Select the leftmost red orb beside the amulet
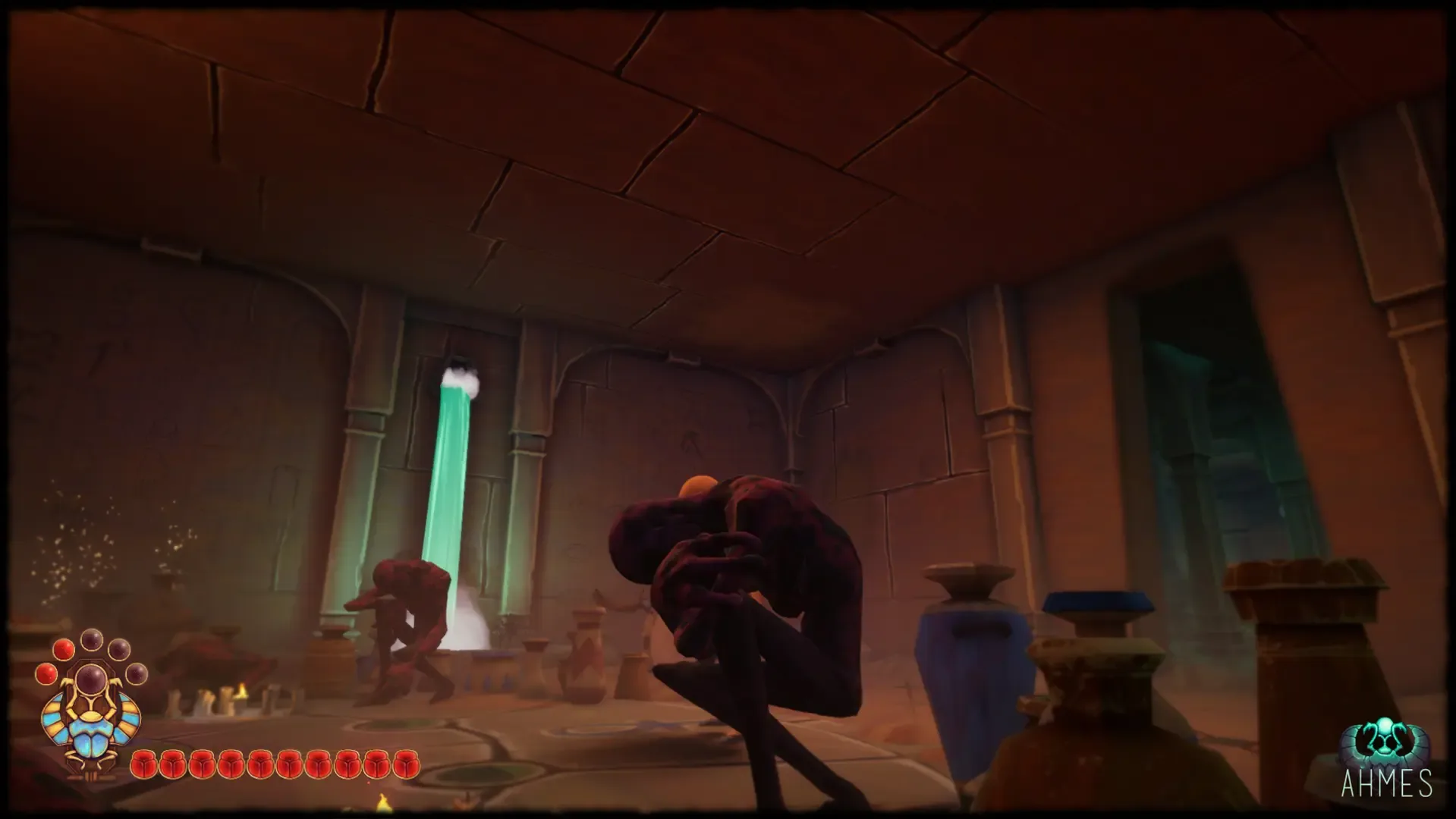 pyautogui.click(x=47, y=674)
